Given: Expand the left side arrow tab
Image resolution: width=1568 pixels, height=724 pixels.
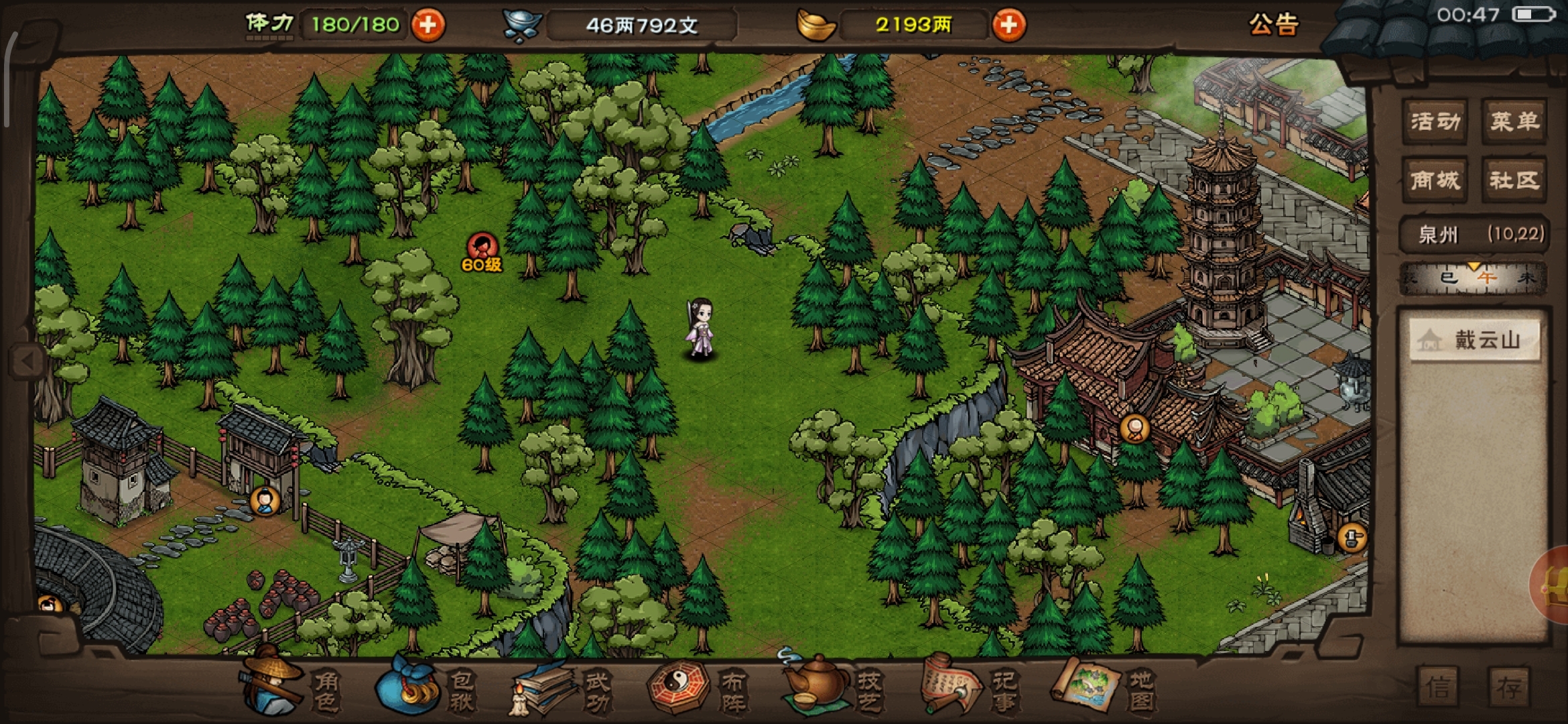Looking at the screenshot, I should click(x=27, y=361).
